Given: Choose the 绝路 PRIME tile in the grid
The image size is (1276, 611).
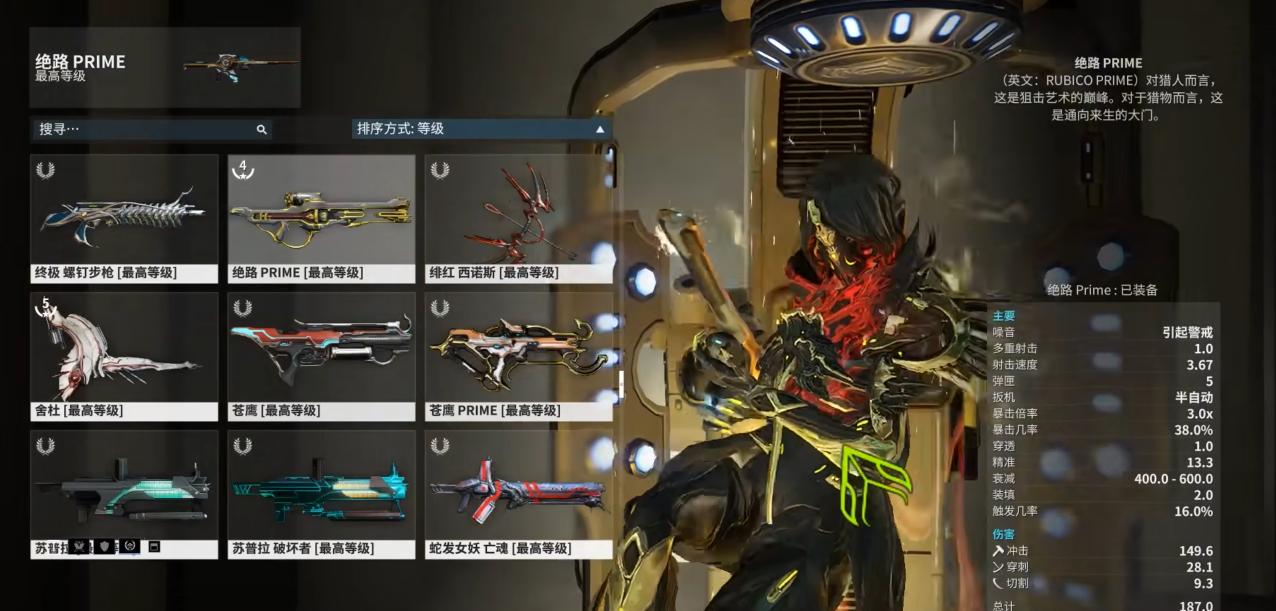Looking at the screenshot, I should pyautogui.click(x=321, y=218).
